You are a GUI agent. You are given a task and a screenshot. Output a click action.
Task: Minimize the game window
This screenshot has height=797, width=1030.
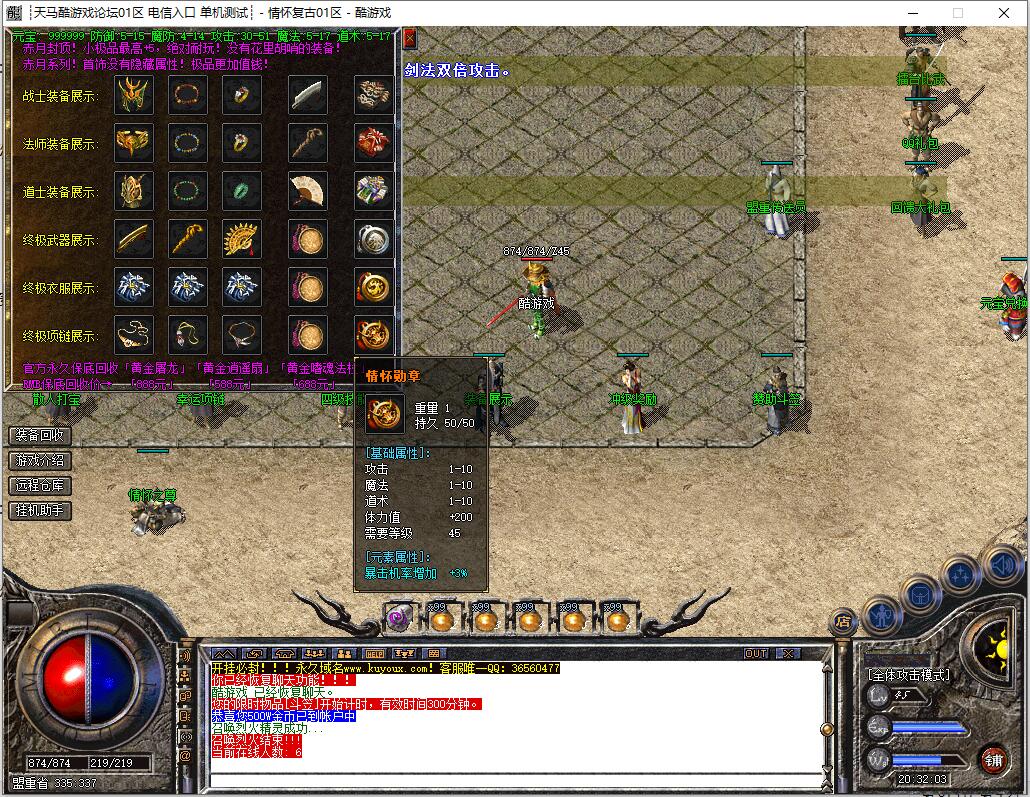coord(911,13)
